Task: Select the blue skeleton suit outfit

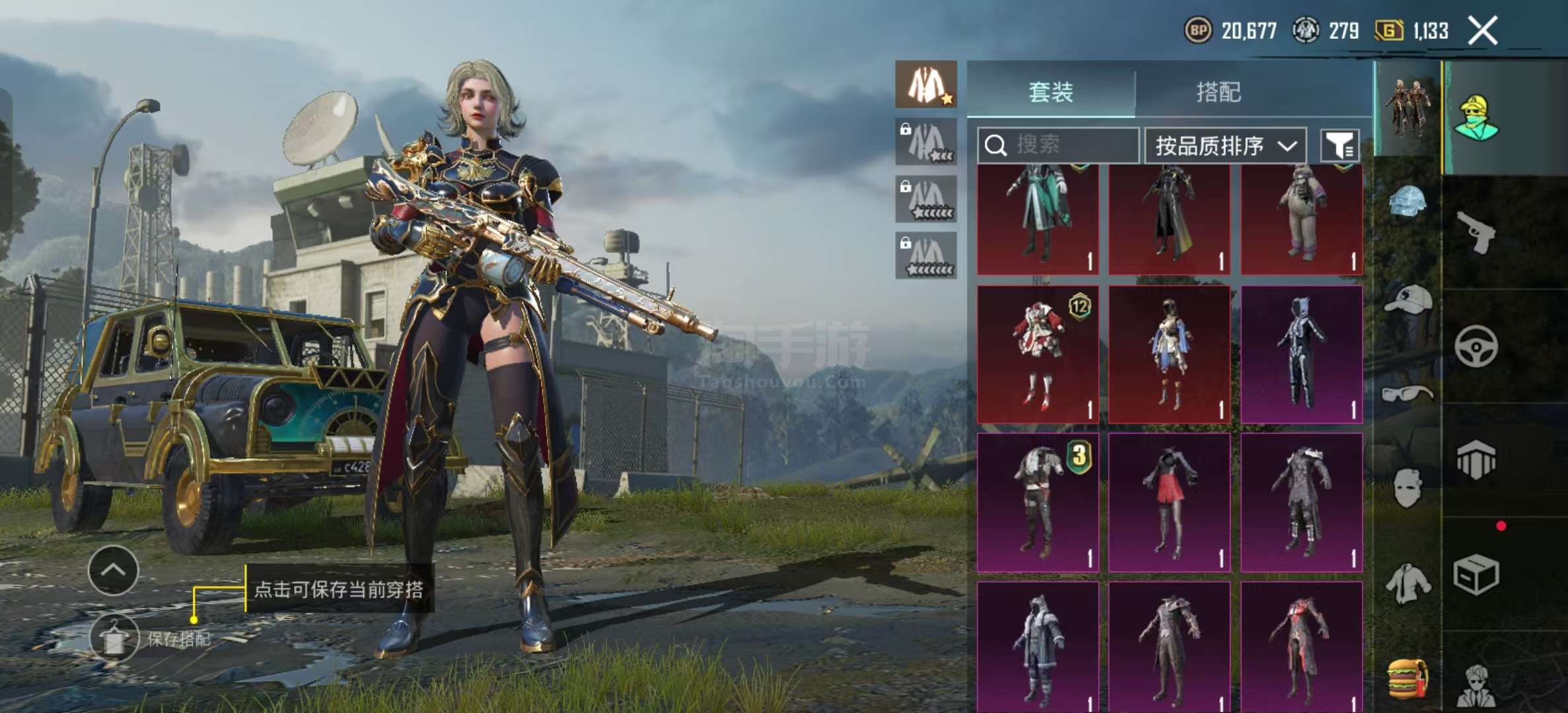Action: [x=1301, y=355]
